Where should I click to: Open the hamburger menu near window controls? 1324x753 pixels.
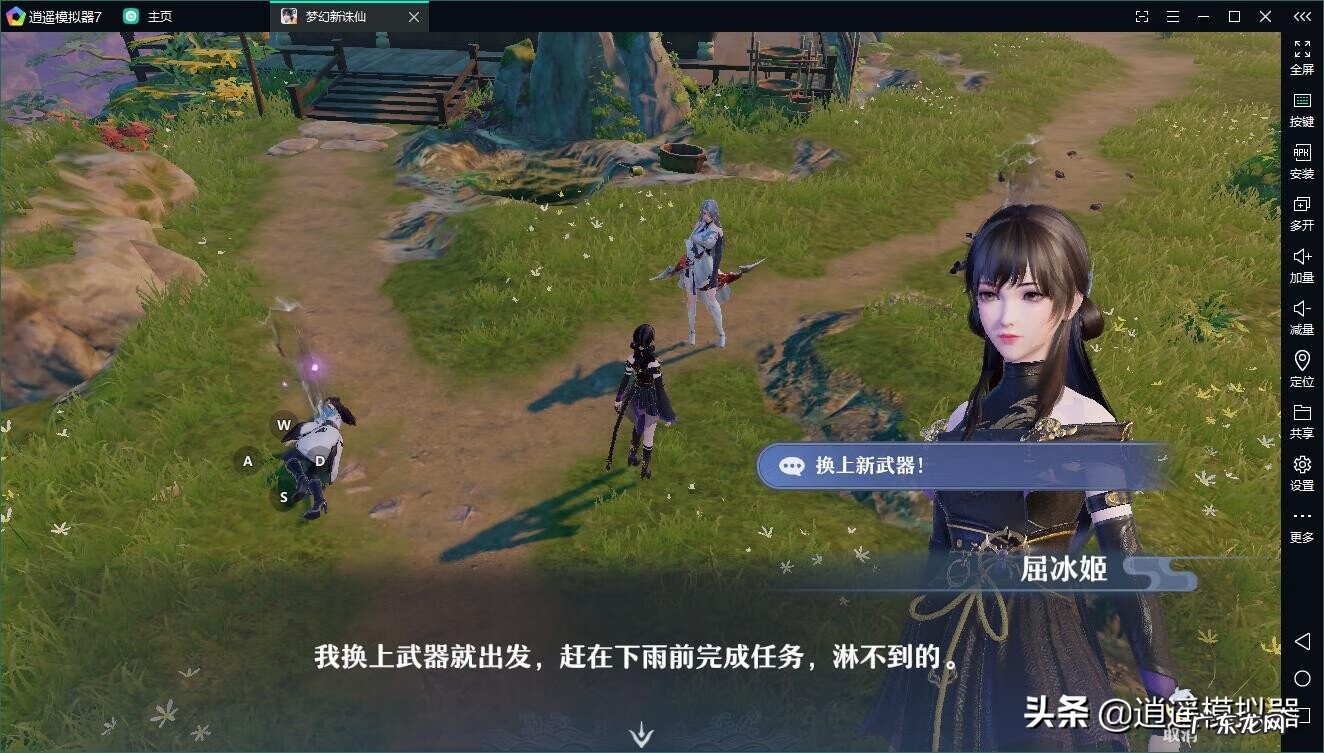pyautogui.click(x=1172, y=16)
